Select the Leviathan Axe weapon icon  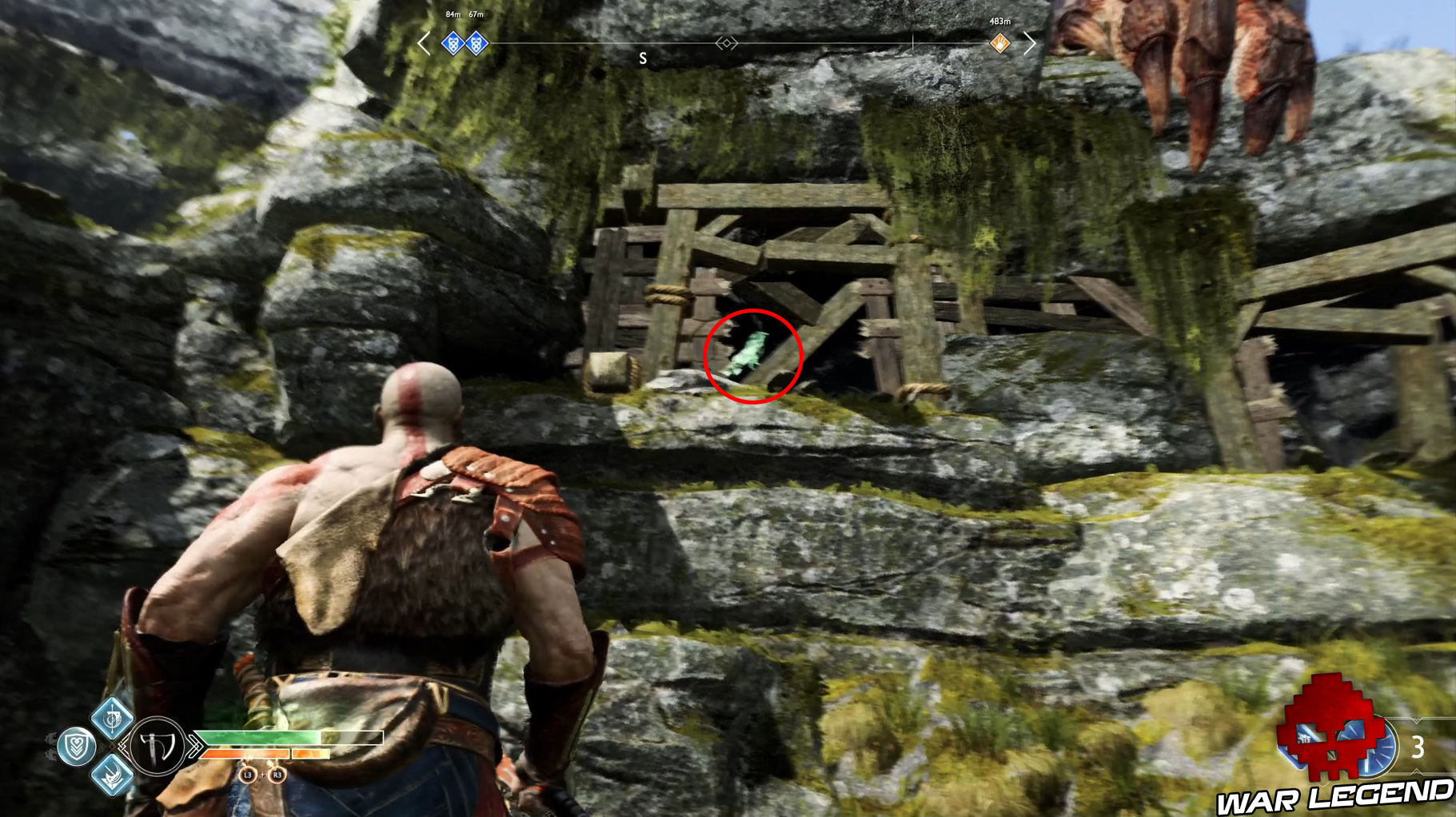(157, 747)
